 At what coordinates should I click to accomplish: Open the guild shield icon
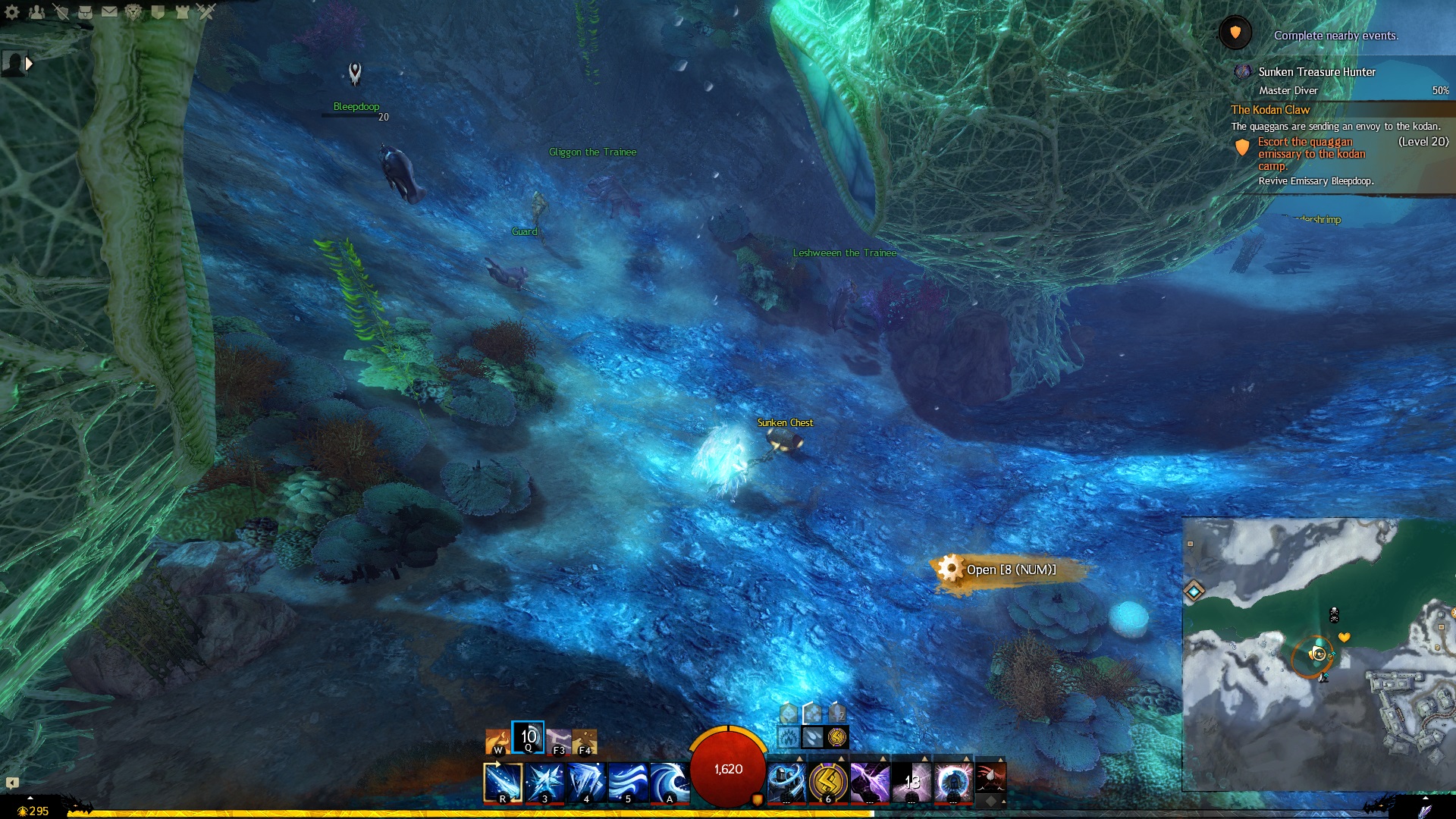coord(158,11)
